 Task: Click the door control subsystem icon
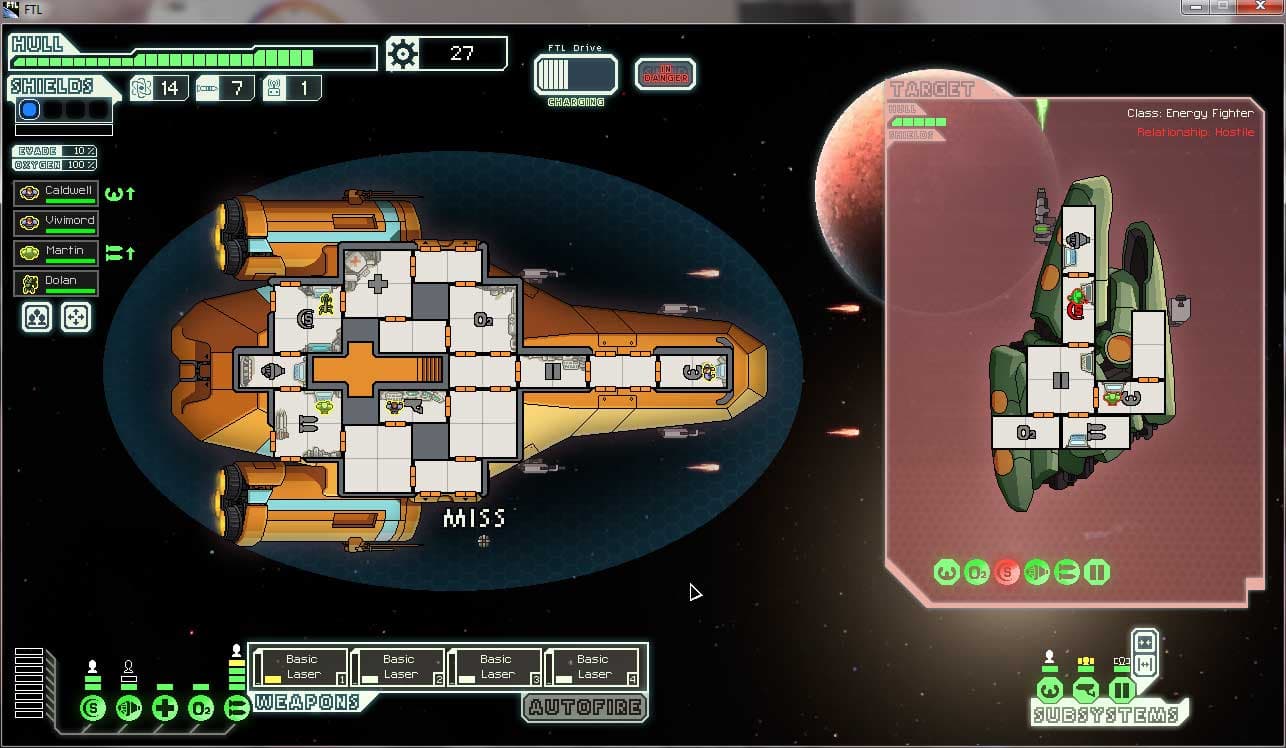tap(1121, 689)
